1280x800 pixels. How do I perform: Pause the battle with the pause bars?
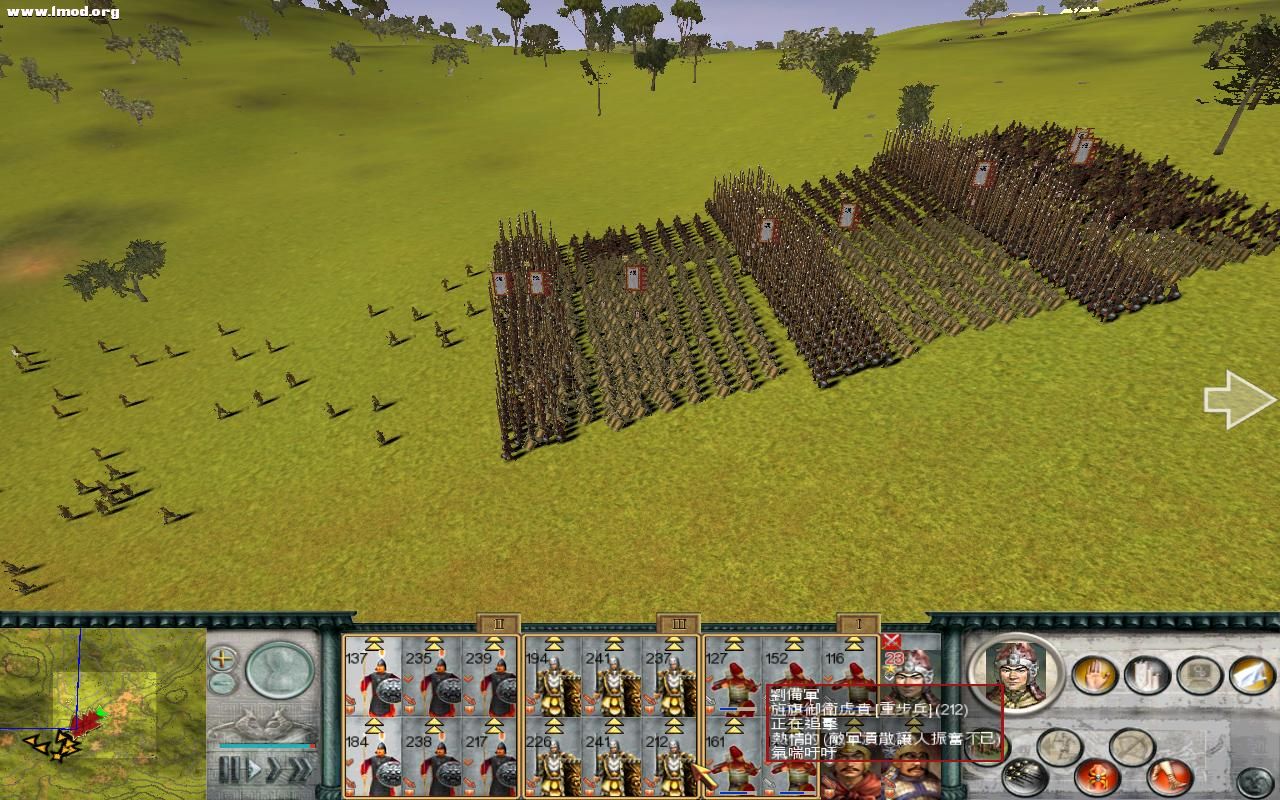(230, 768)
